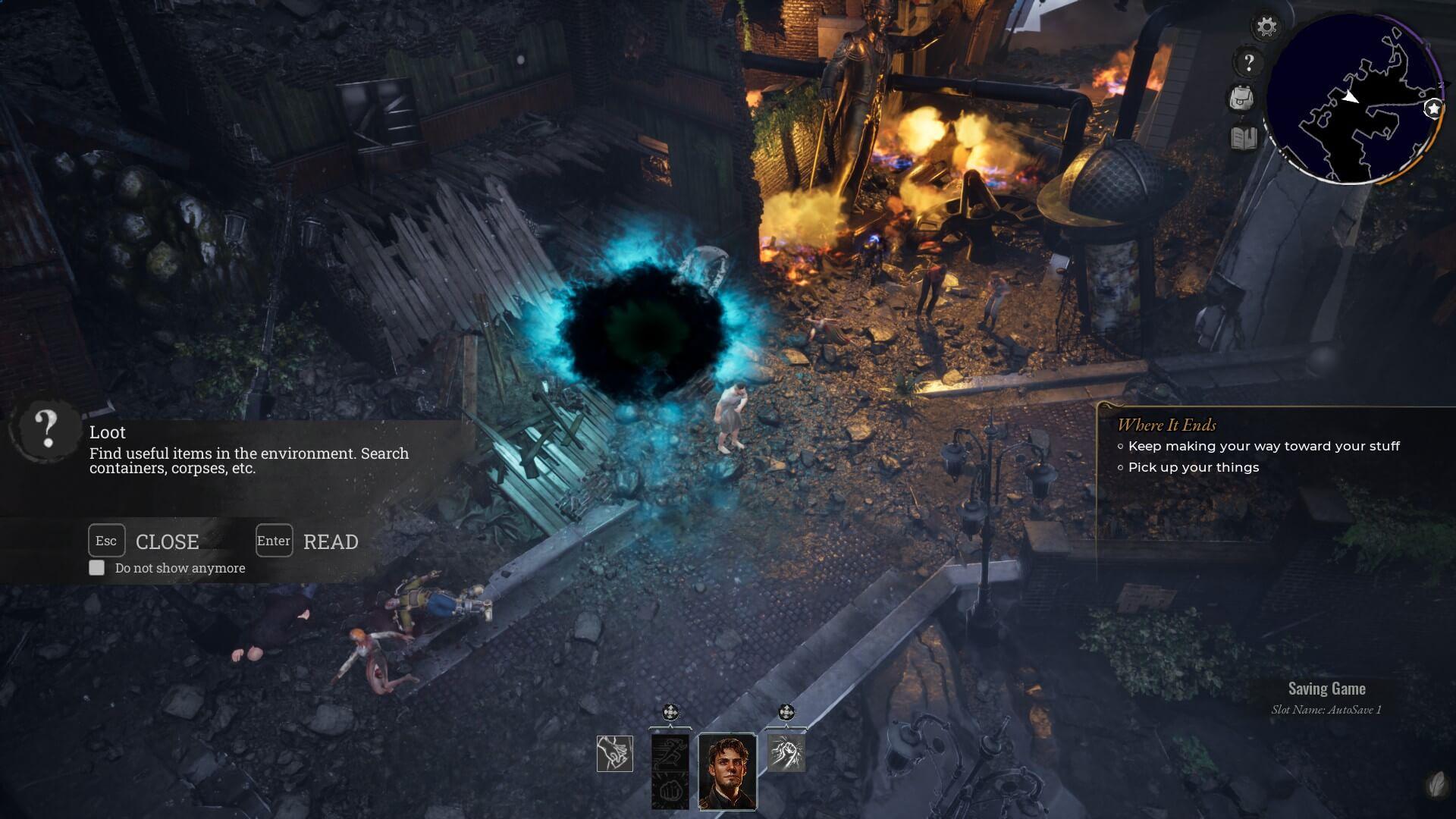Read the Loot tutorial entry
Screen dimensions: 1456x819
tap(275, 541)
